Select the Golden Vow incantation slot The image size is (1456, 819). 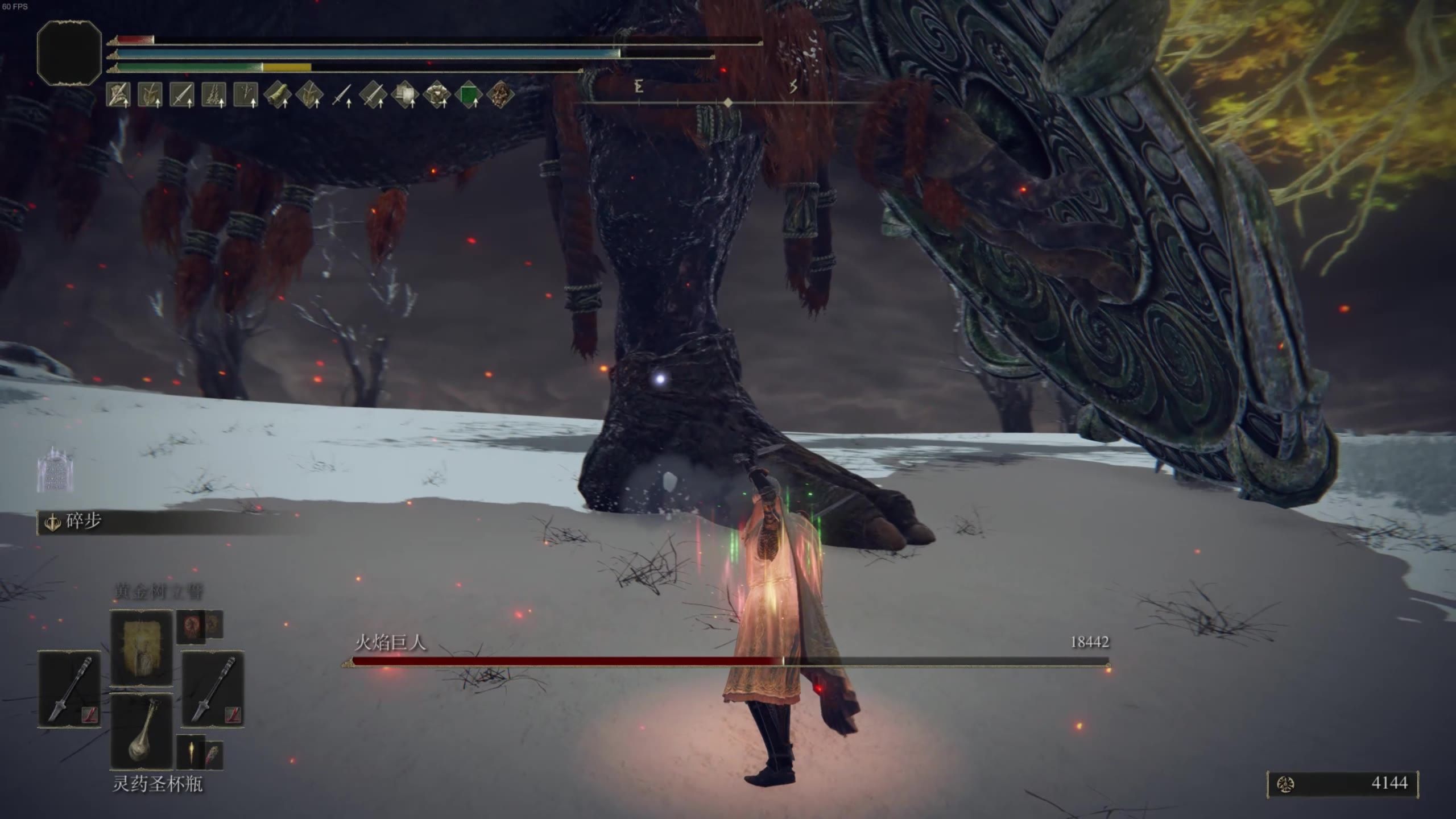[x=141, y=648]
